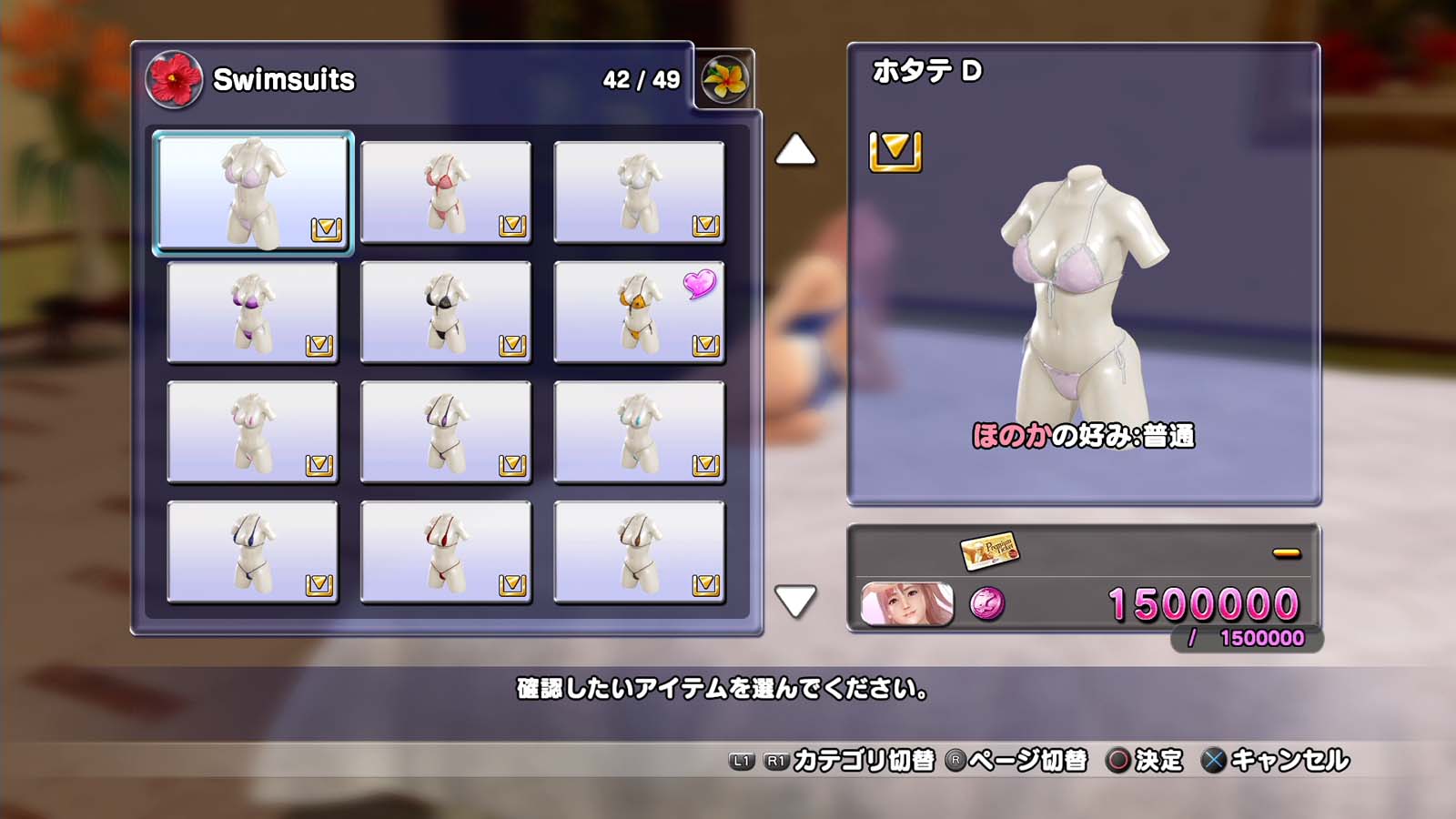The height and width of the screenshot is (819, 1456).
Task: Open the red hibiscus Swimsuits category tab
Action: tap(174, 79)
